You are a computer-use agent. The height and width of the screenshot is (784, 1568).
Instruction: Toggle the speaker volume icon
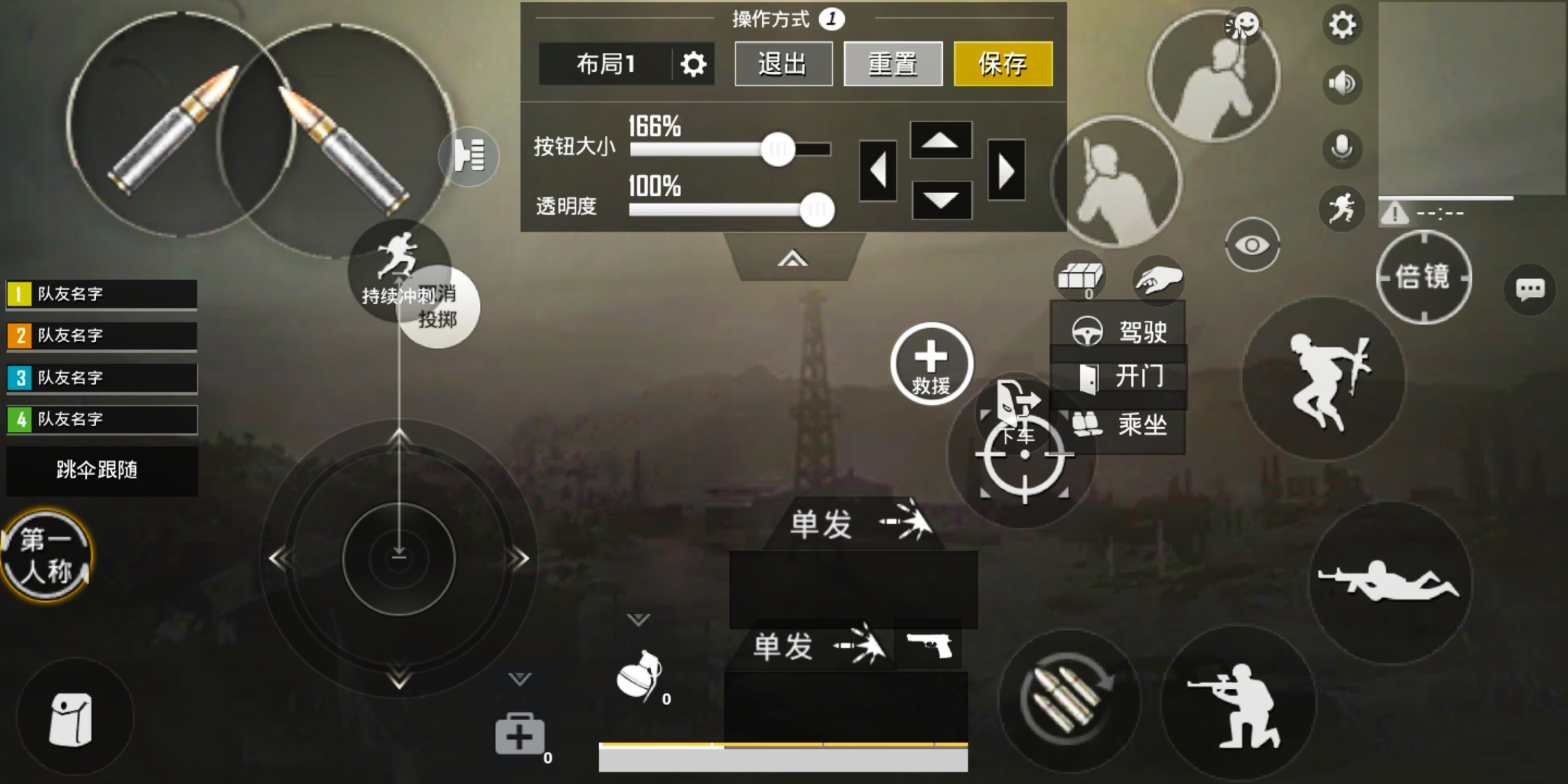pyautogui.click(x=1343, y=83)
